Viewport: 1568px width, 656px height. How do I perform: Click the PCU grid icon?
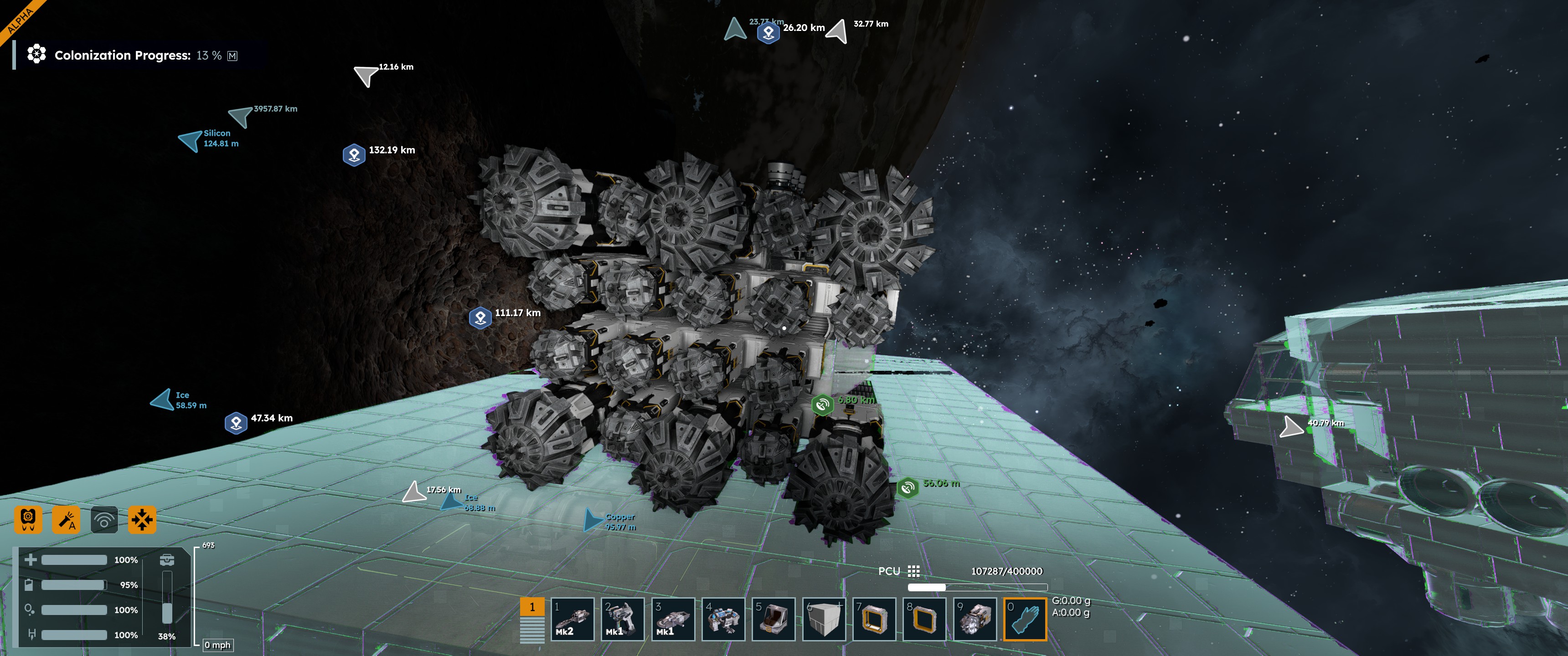913,571
